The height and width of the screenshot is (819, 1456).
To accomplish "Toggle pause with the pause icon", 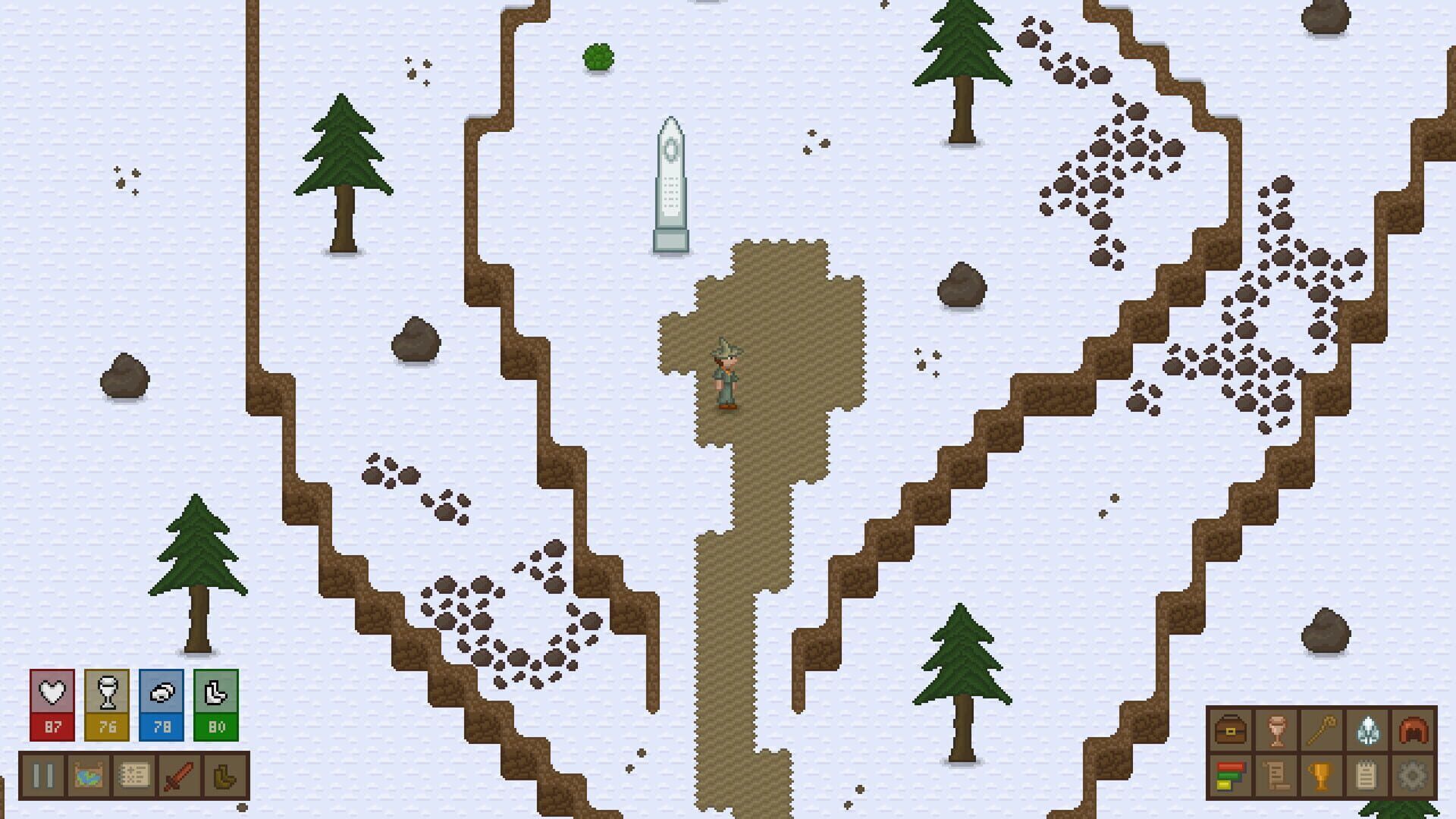I will pyautogui.click(x=43, y=777).
